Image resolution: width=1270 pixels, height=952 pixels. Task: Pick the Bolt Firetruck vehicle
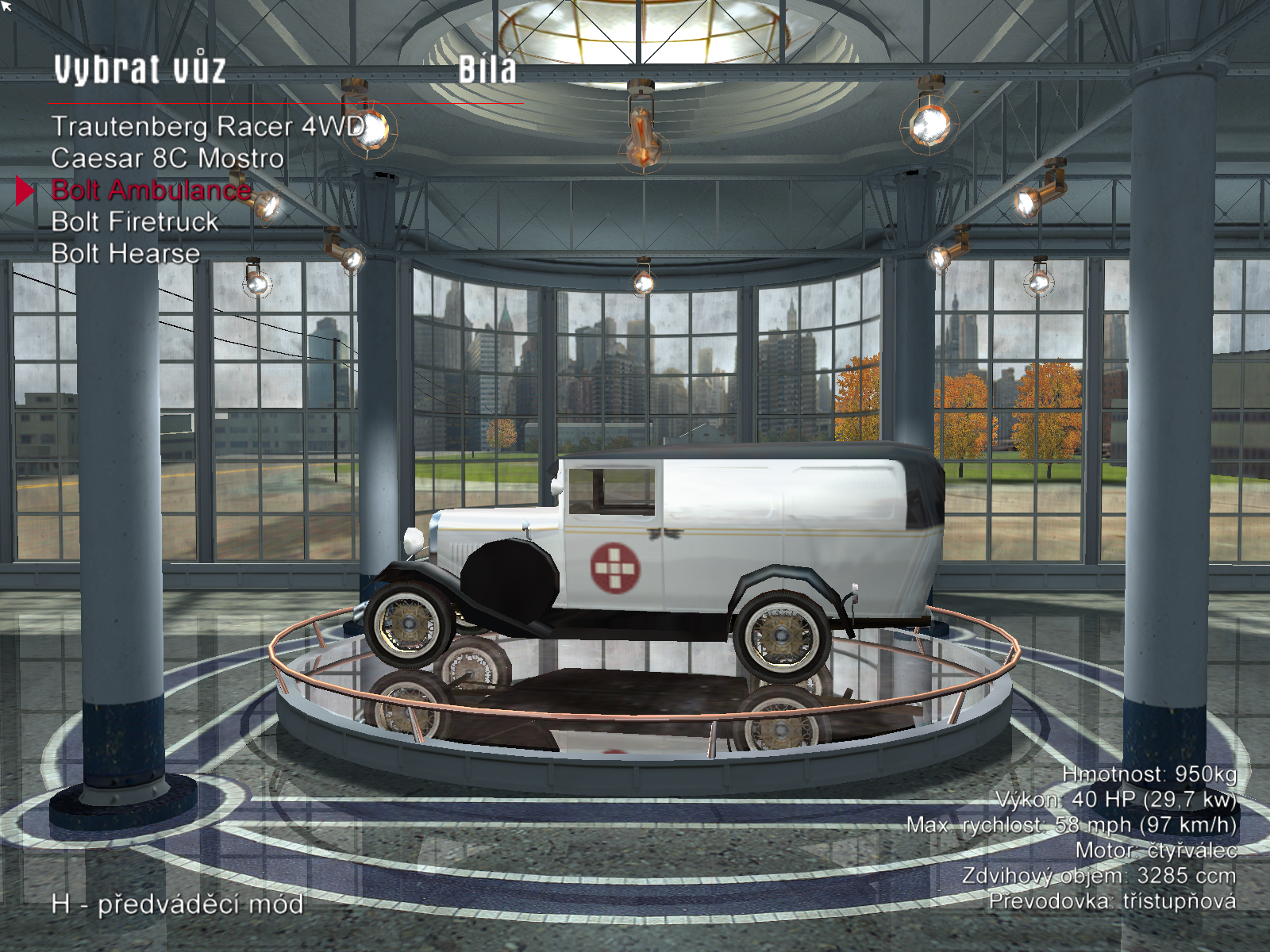pos(135,222)
